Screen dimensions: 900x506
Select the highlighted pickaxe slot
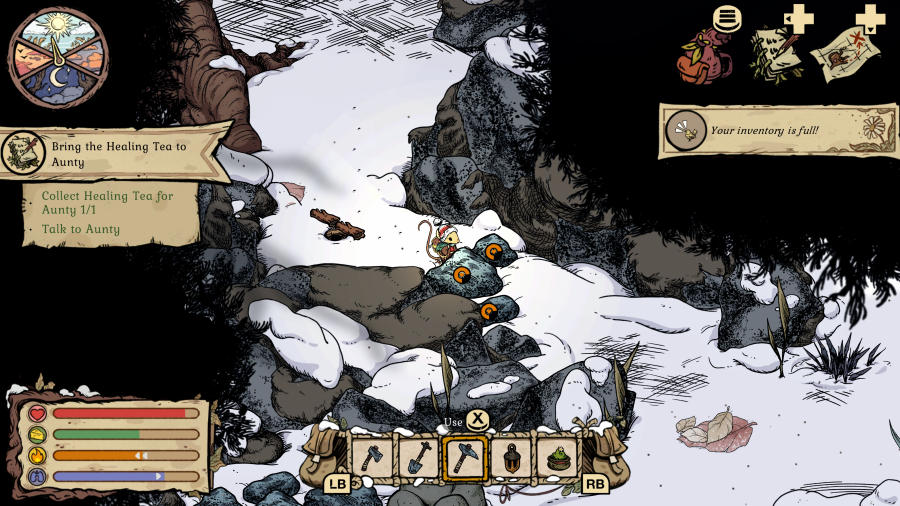tap(465, 457)
